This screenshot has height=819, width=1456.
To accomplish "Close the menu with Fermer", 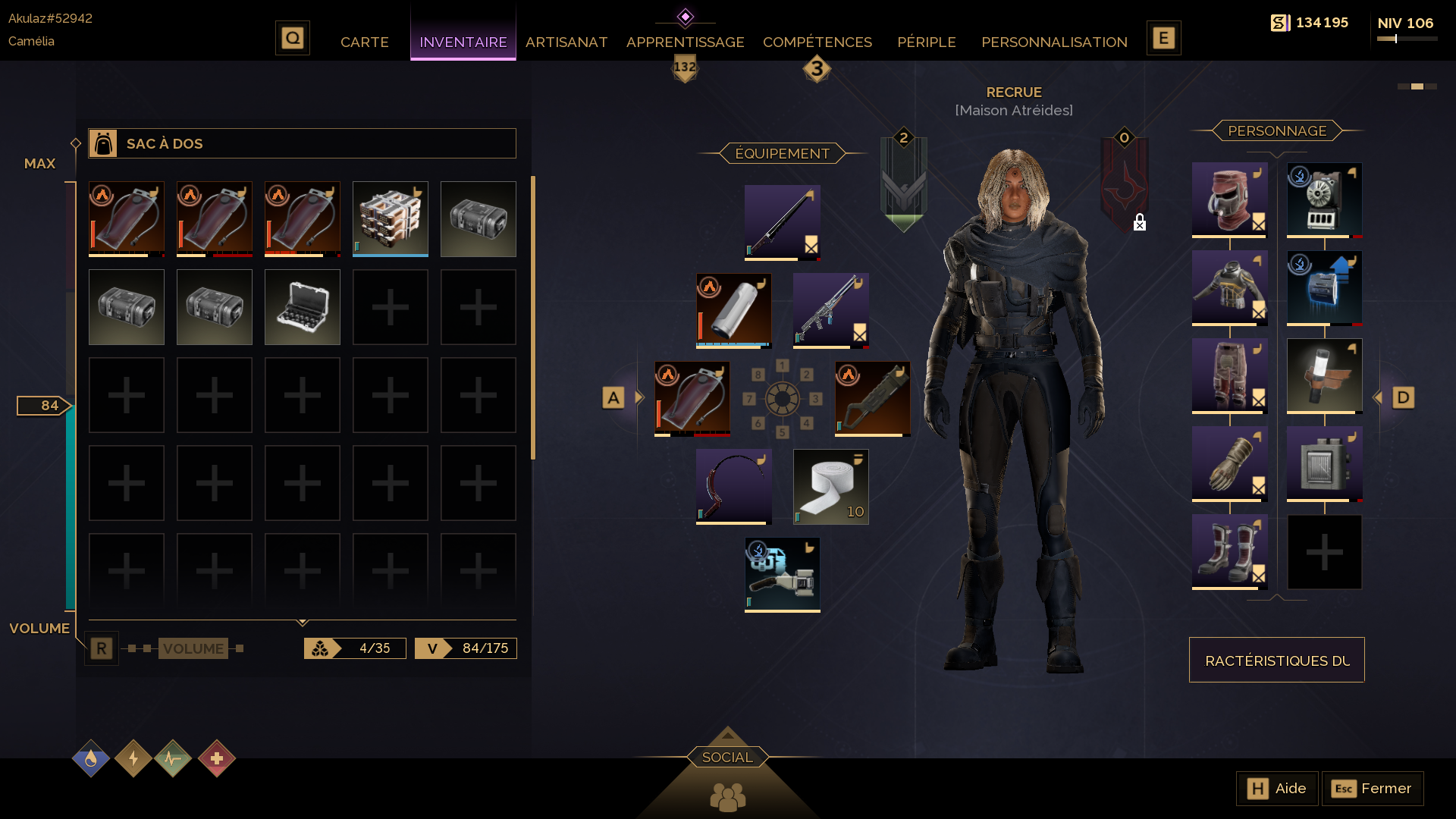I will [1372, 789].
